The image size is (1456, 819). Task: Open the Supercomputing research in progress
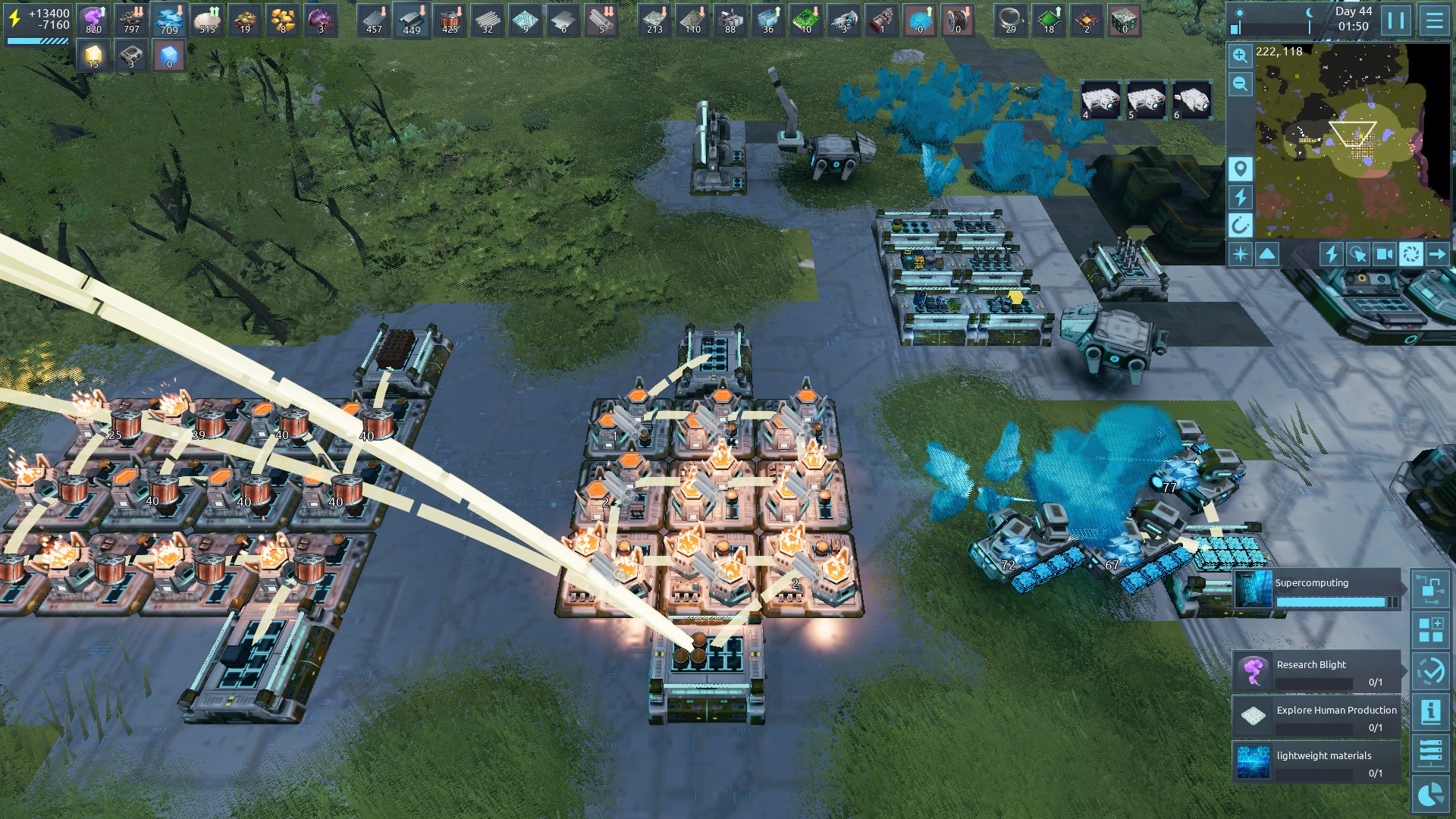point(1317,590)
